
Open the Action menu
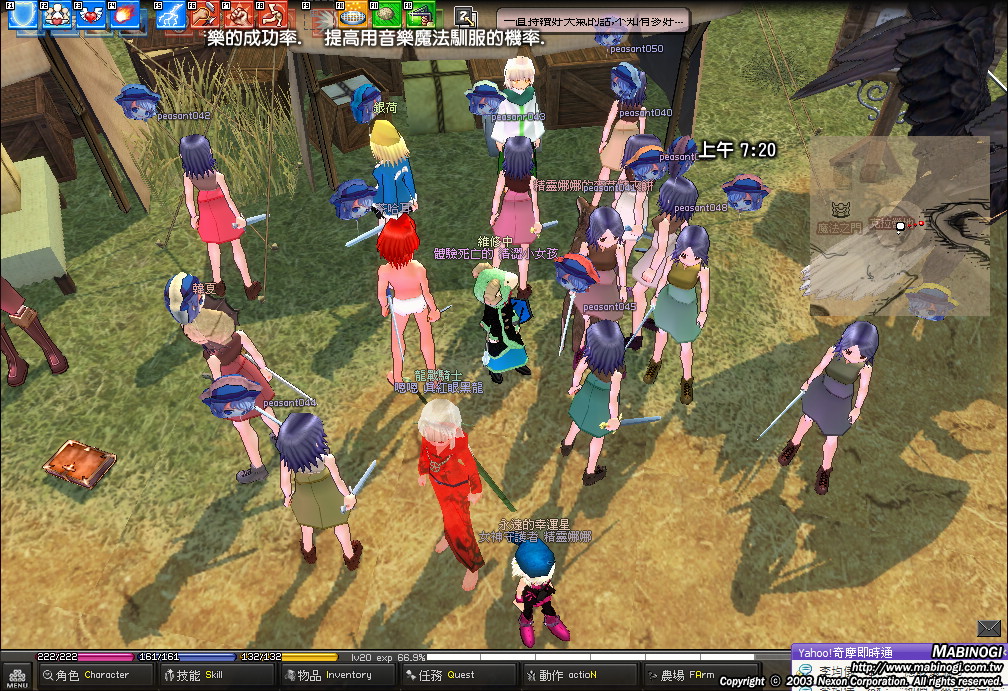click(578, 675)
